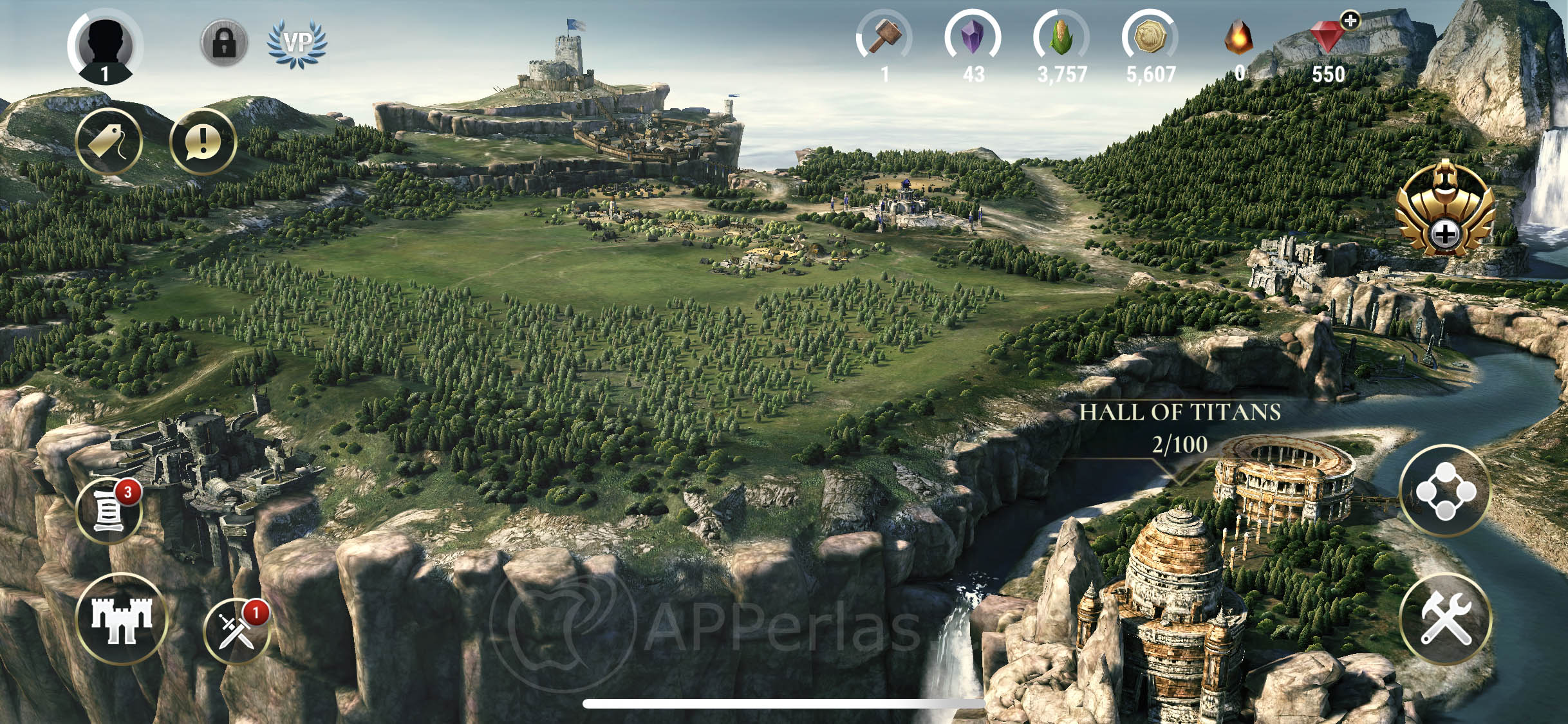Open the VP laurel wreath badge

coord(297,44)
